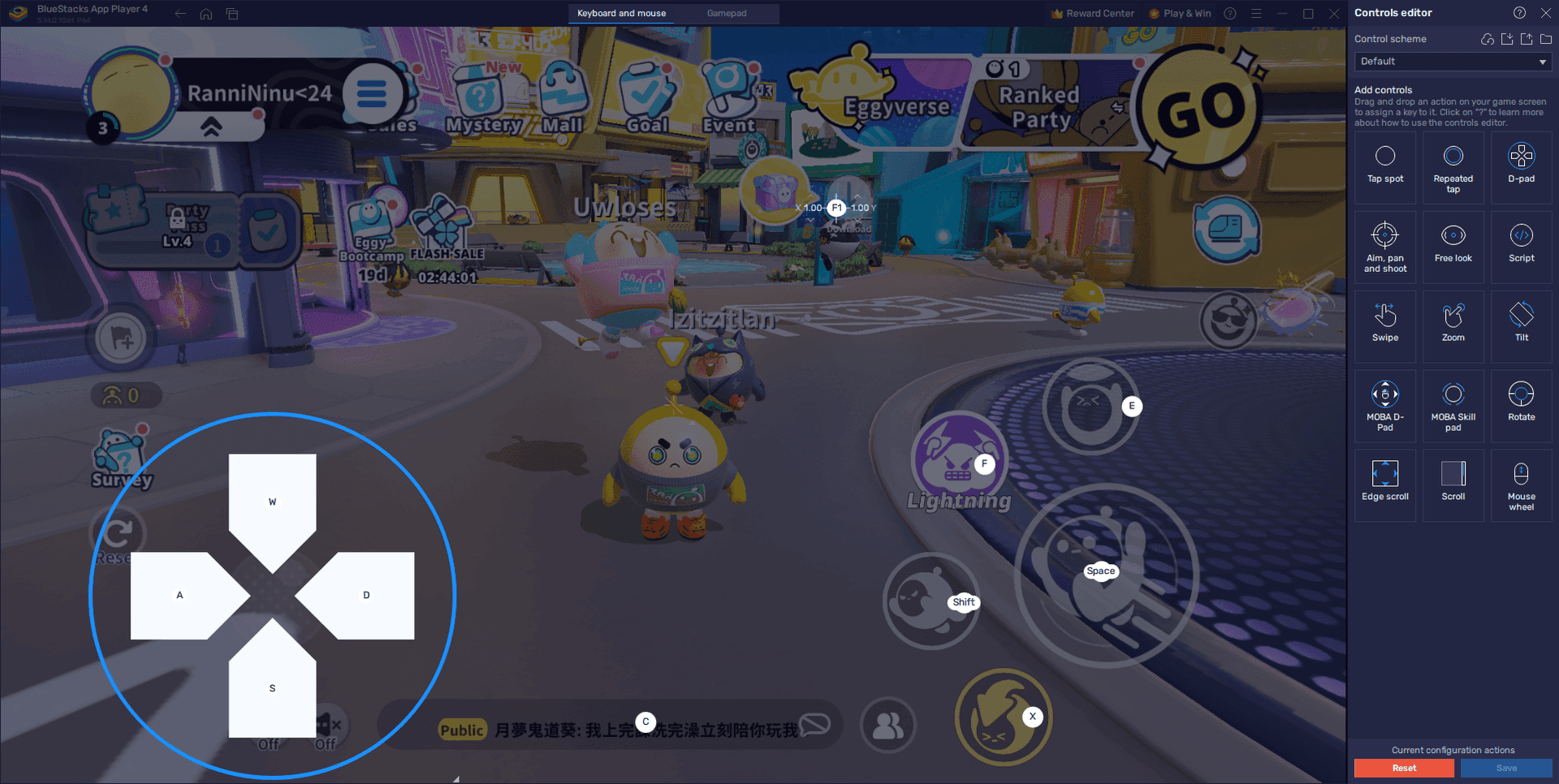Image resolution: width=1559 pixels, height=784 pixels.
Task: Switch to the Gamepad tab
Action: coord(726,13)
